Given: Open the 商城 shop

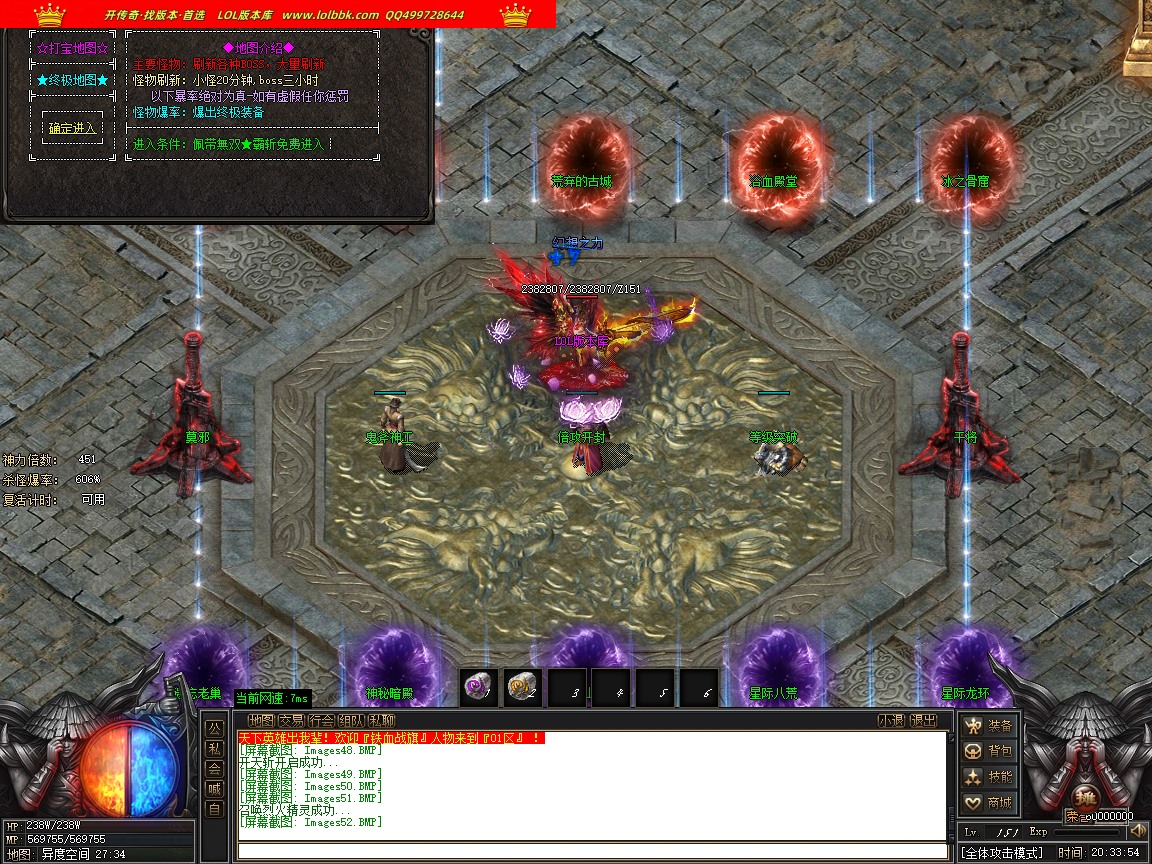Looking at the screenshot, I should [x=989, y=803].
